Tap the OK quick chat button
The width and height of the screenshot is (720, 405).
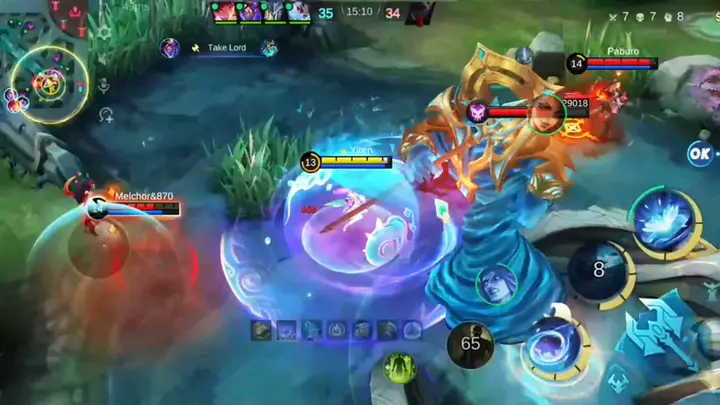[x=700, y=153]
